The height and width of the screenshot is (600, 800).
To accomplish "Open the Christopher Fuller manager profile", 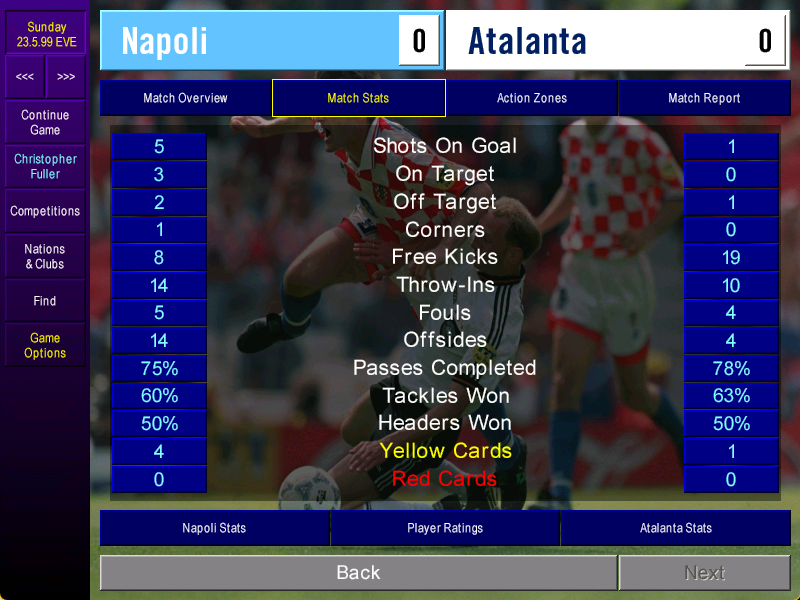I will (45, 166).
